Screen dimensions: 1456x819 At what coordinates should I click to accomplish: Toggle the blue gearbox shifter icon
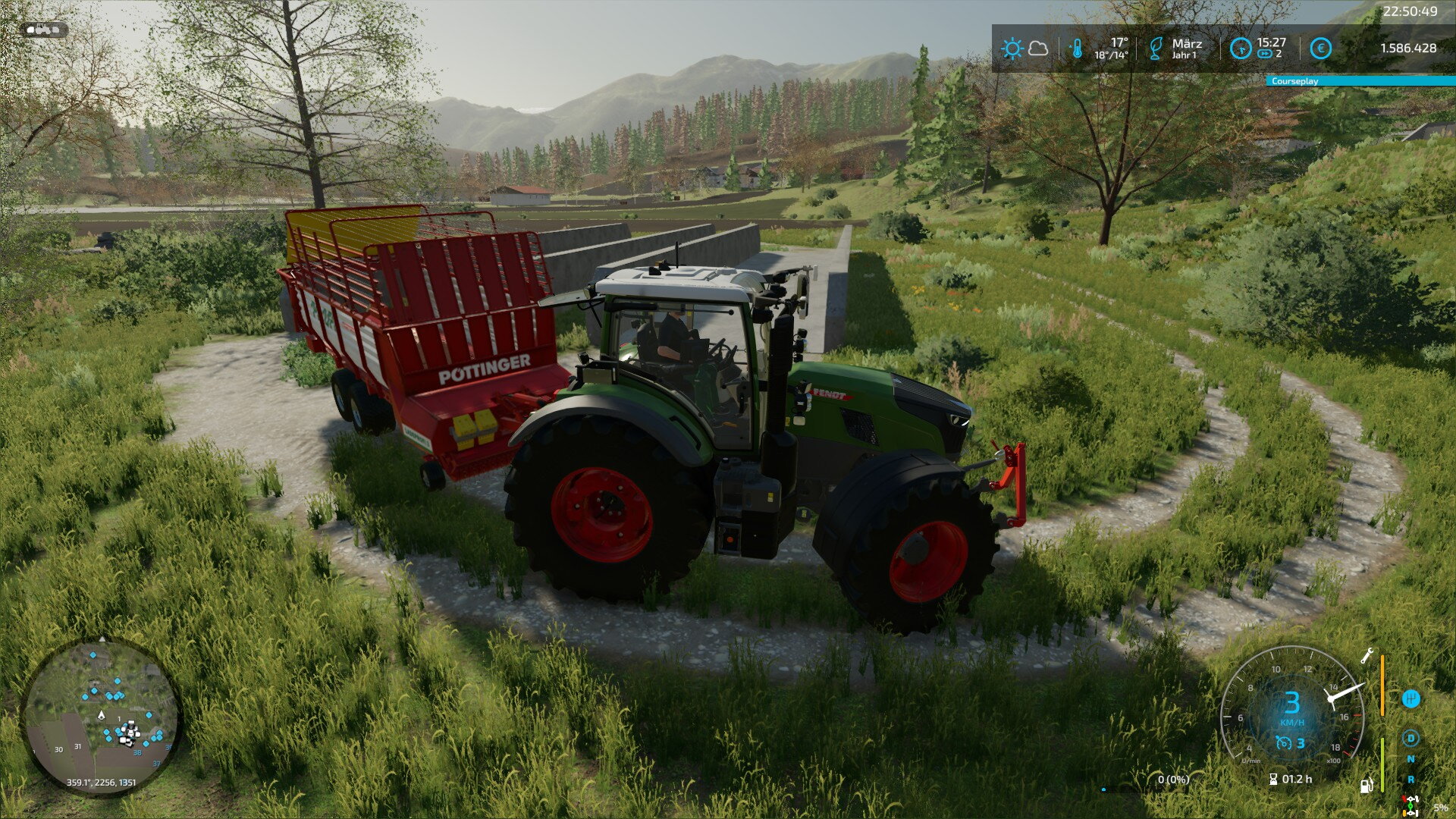1410,698
